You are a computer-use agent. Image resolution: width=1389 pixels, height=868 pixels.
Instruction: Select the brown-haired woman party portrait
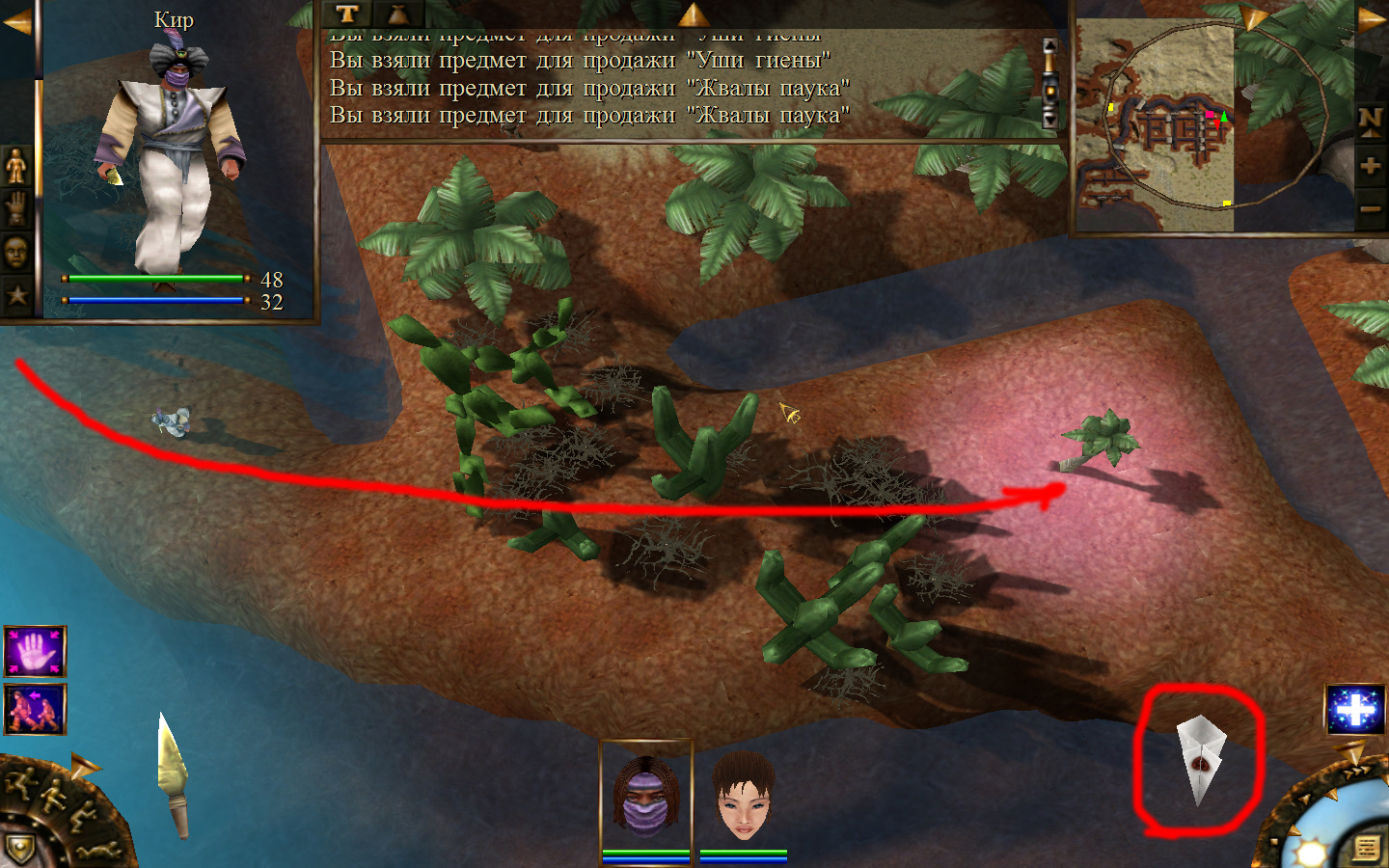[744, 797]
